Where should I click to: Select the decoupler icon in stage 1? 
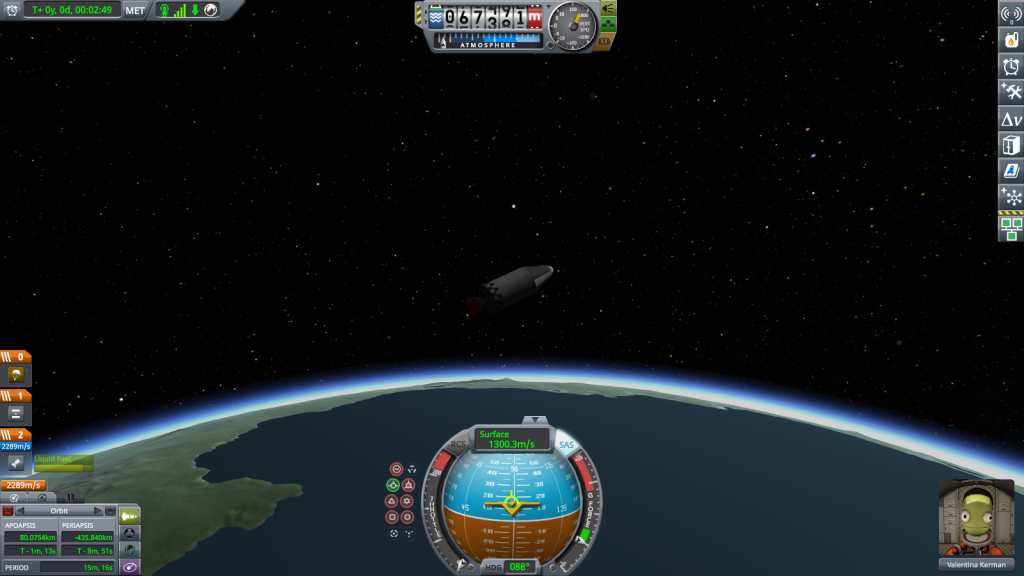tap(16, 412)
